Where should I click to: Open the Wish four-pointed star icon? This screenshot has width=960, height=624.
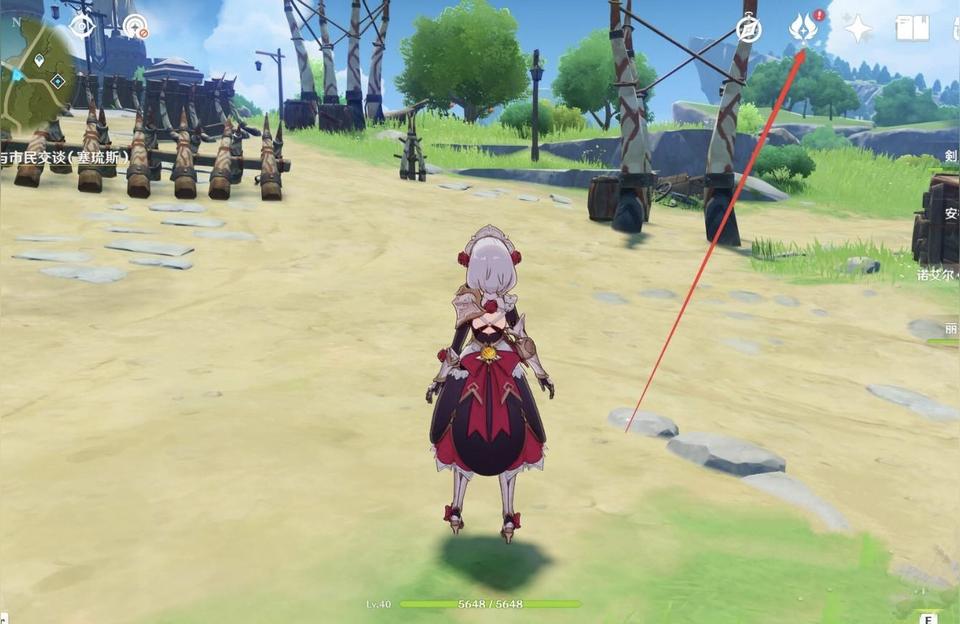858,28
